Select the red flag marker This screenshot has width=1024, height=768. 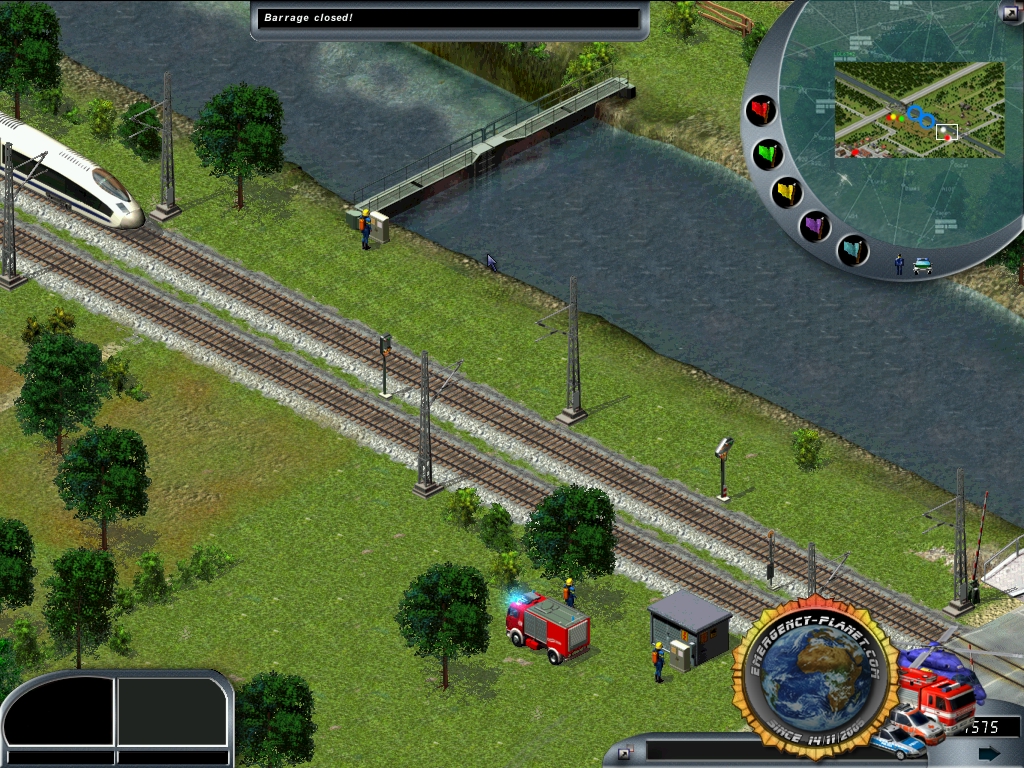[762, 109]
